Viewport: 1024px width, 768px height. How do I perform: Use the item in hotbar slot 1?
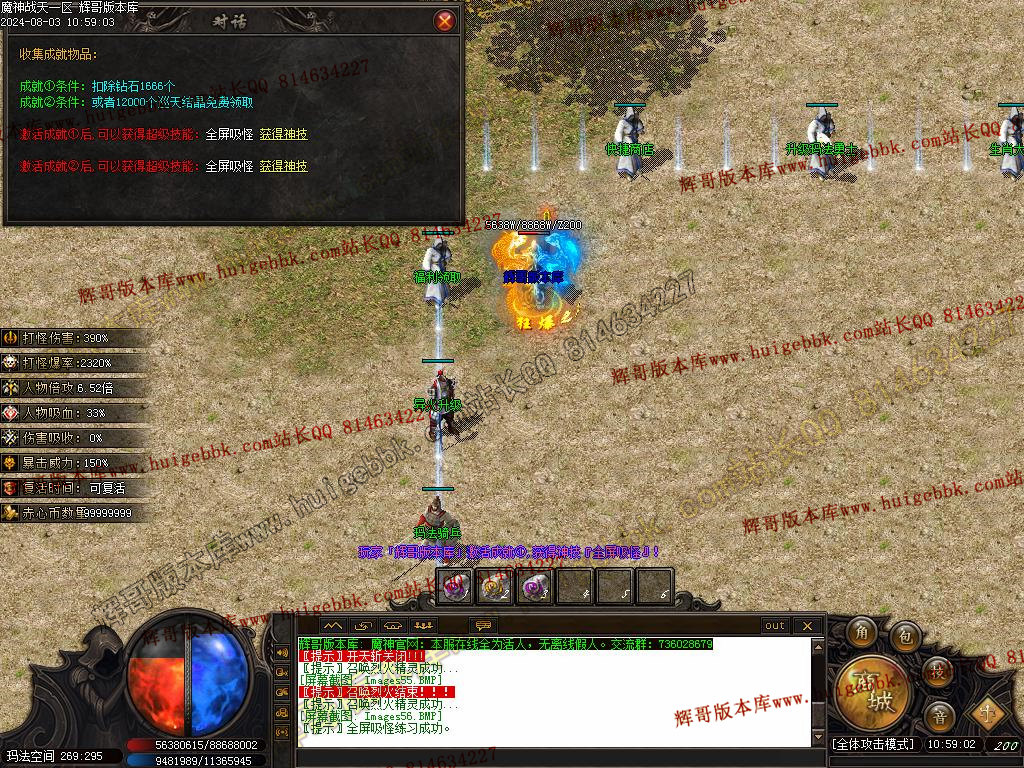(x=455, y=587)
